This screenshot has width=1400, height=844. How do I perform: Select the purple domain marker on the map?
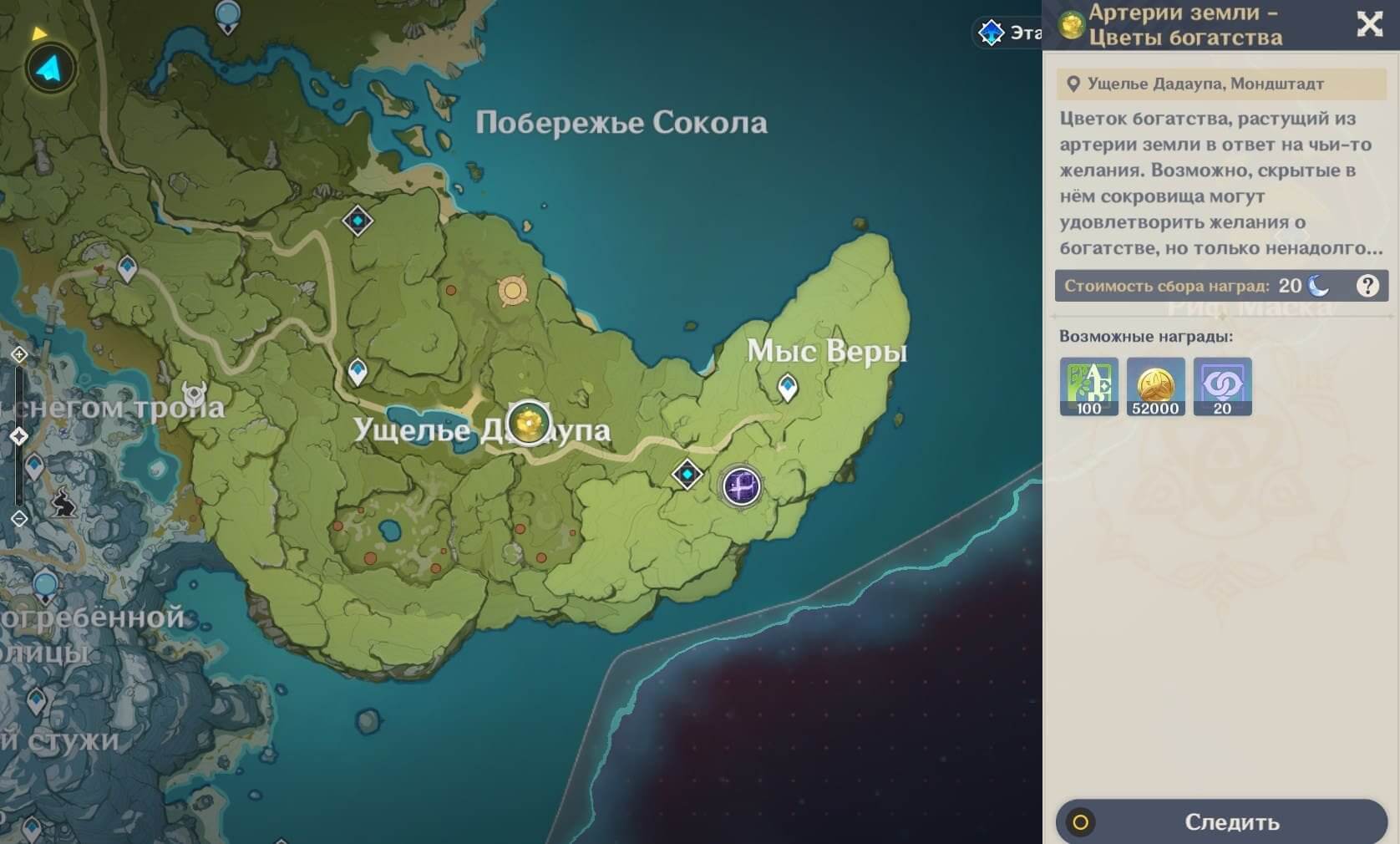point(741,486)
